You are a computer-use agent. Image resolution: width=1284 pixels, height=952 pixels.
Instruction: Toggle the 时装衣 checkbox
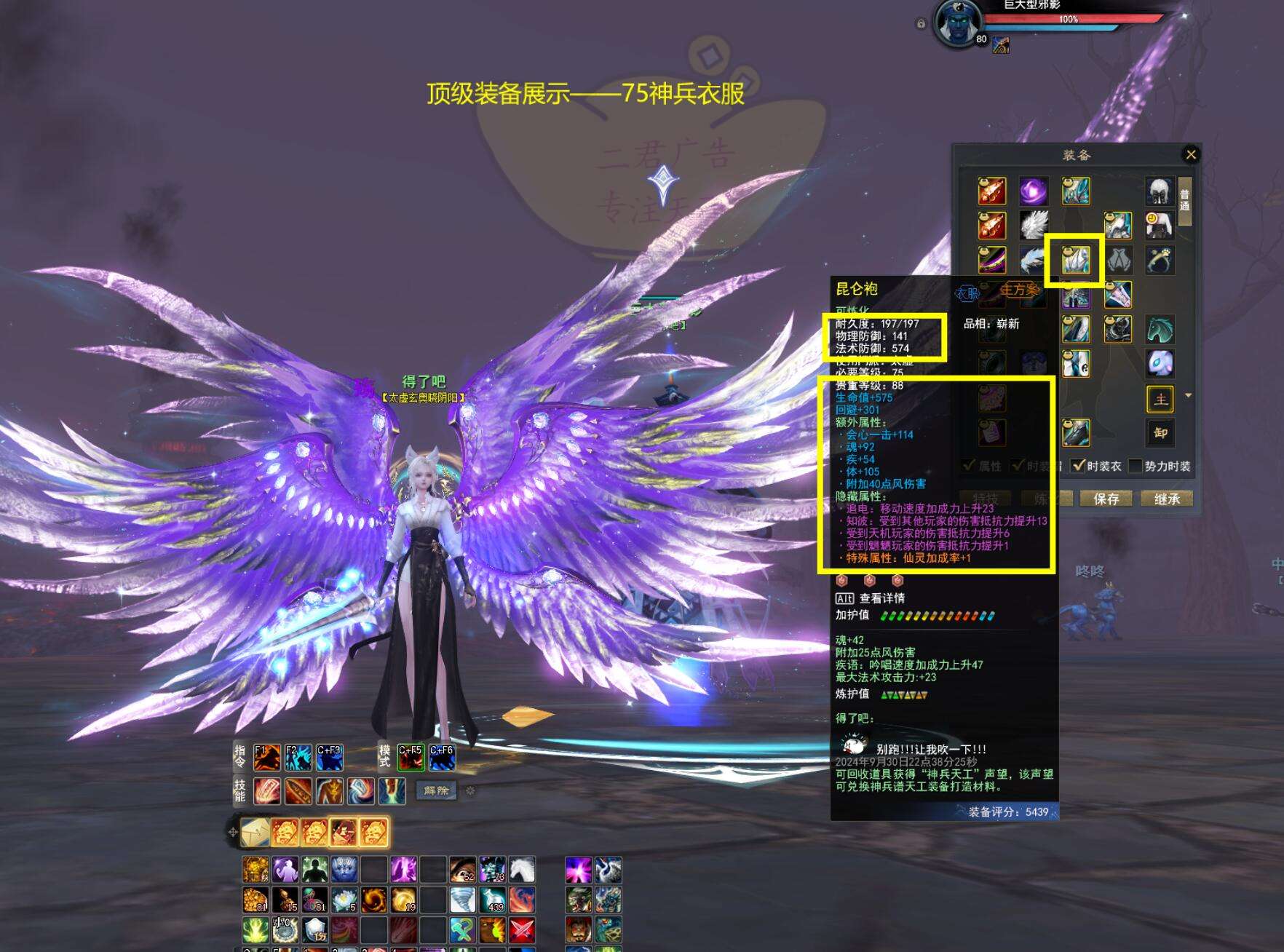click(x=1079, y=466)
